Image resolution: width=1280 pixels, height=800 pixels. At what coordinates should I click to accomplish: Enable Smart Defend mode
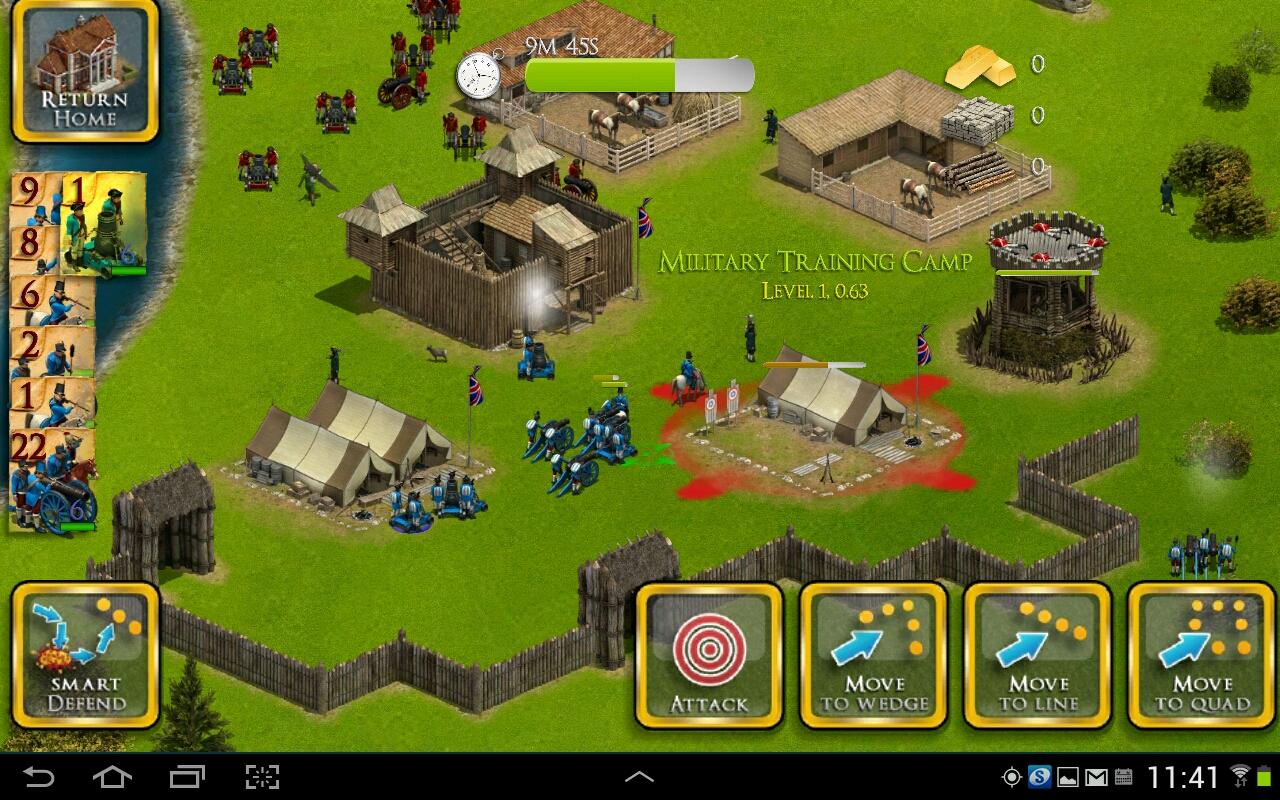(85, 655)
